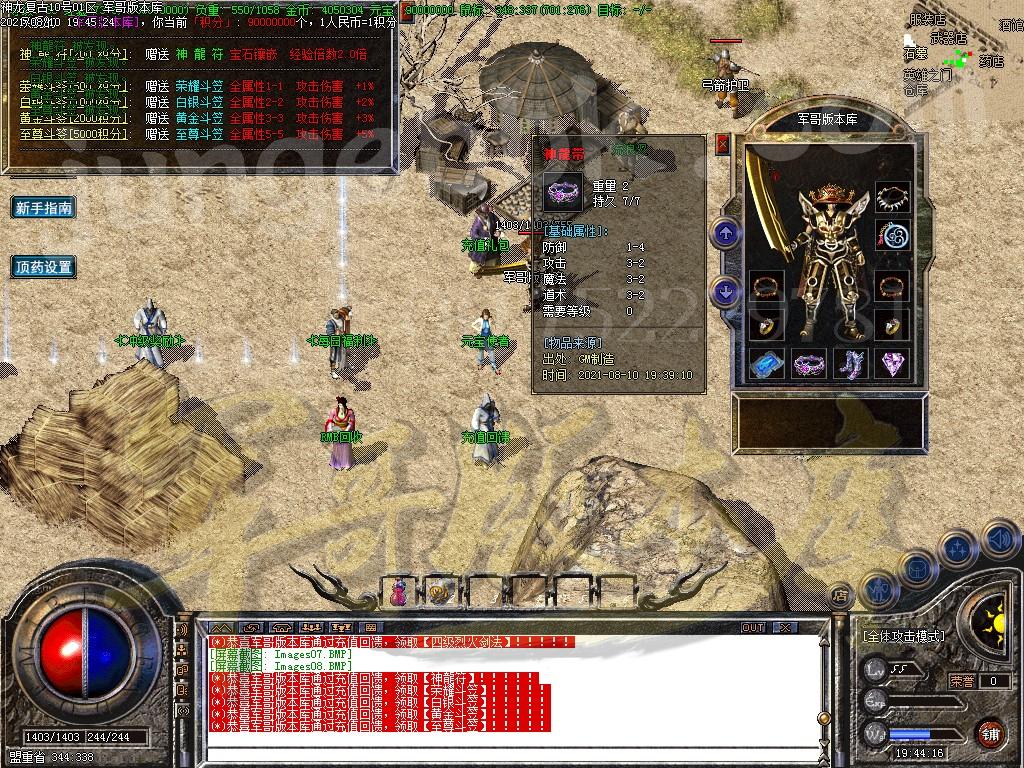
Task: Click the OUT button above chat
Action: coord(752,628)
